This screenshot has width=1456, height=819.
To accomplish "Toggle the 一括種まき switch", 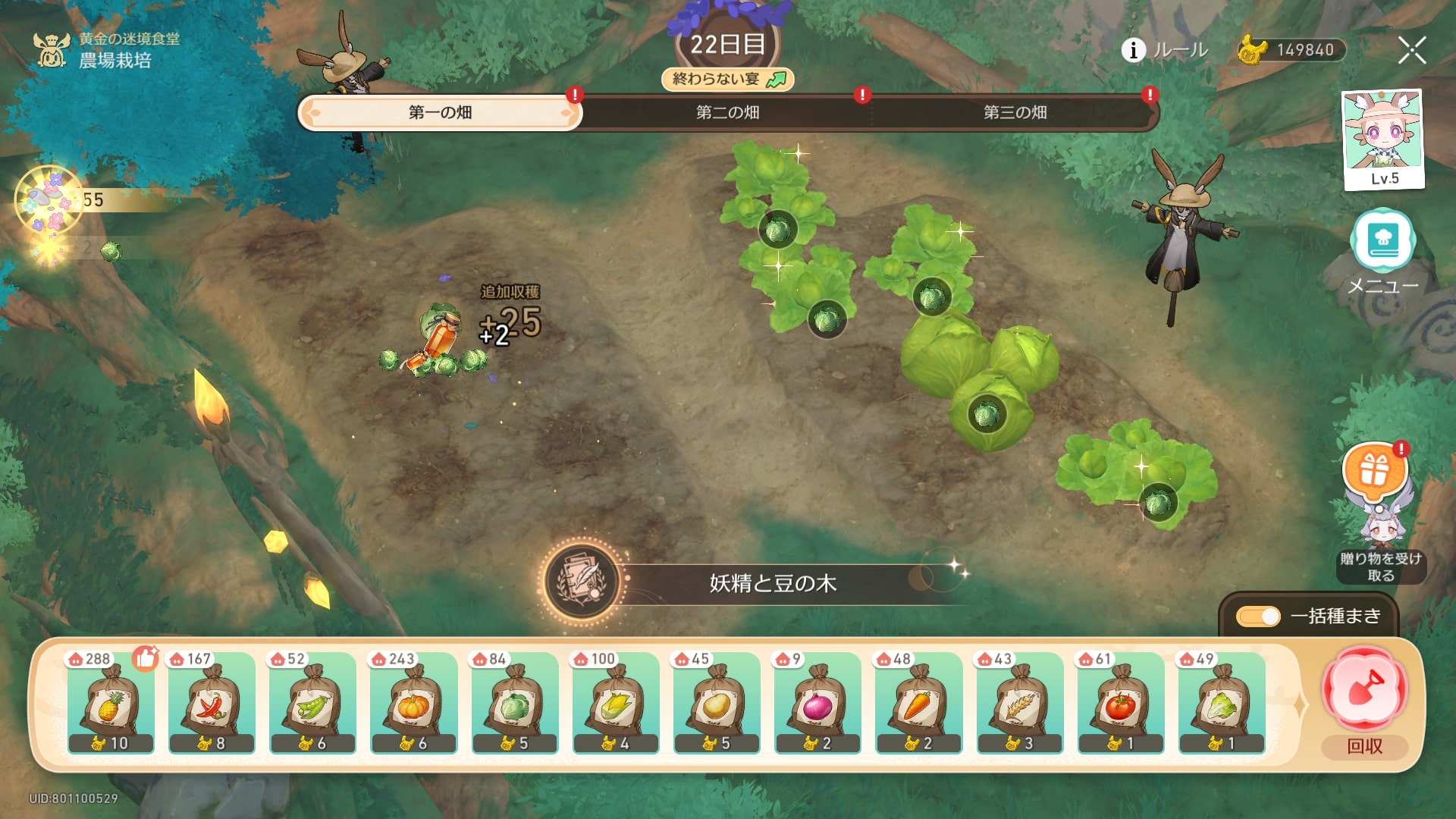I will point(1258,617).
